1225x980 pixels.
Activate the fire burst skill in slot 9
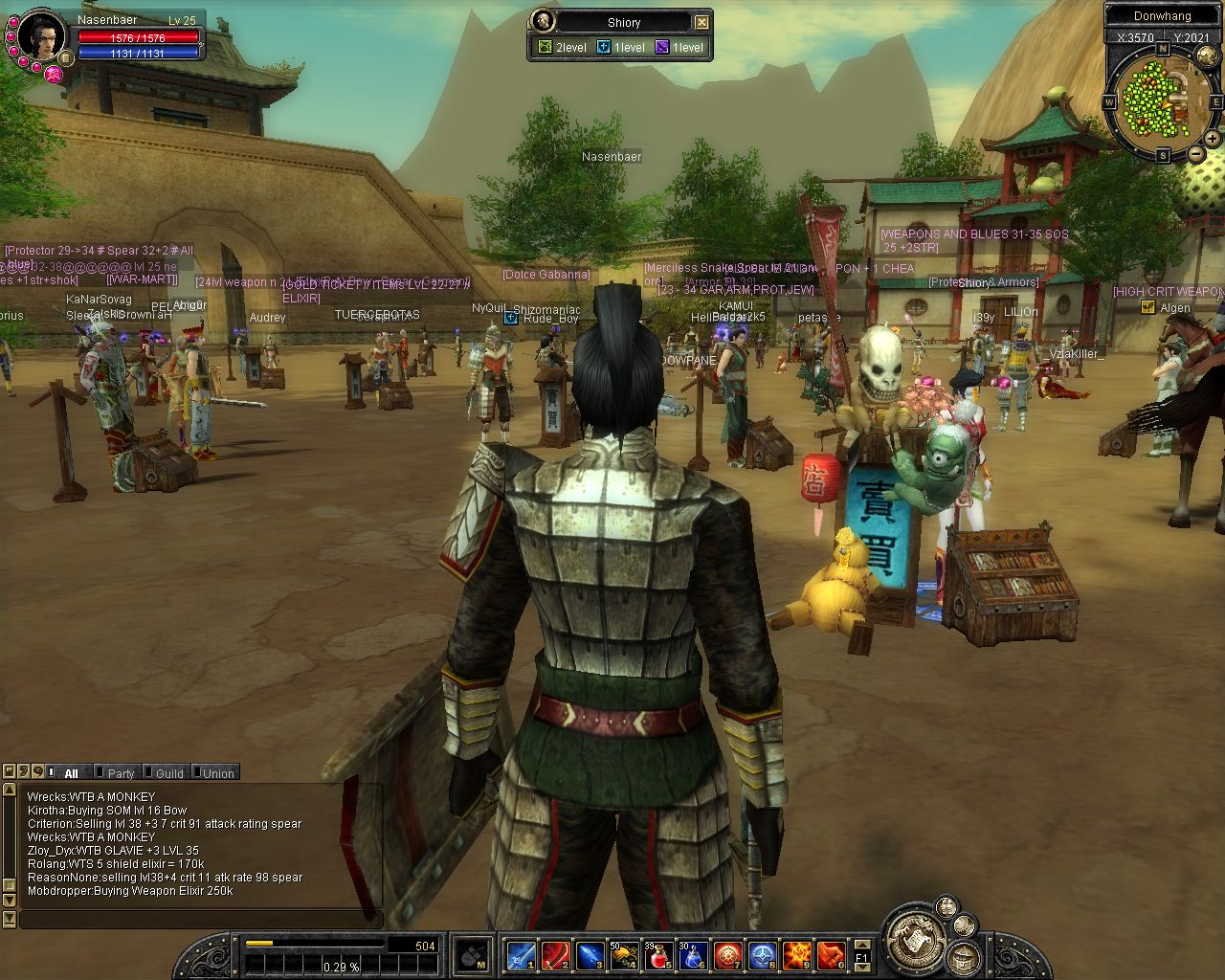coord(797,955)
